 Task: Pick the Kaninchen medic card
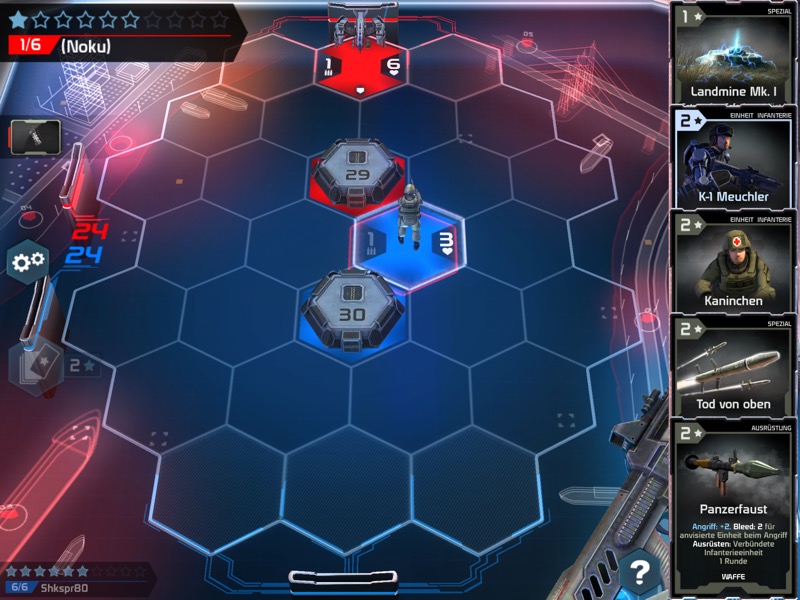click(x=735, y=263)
